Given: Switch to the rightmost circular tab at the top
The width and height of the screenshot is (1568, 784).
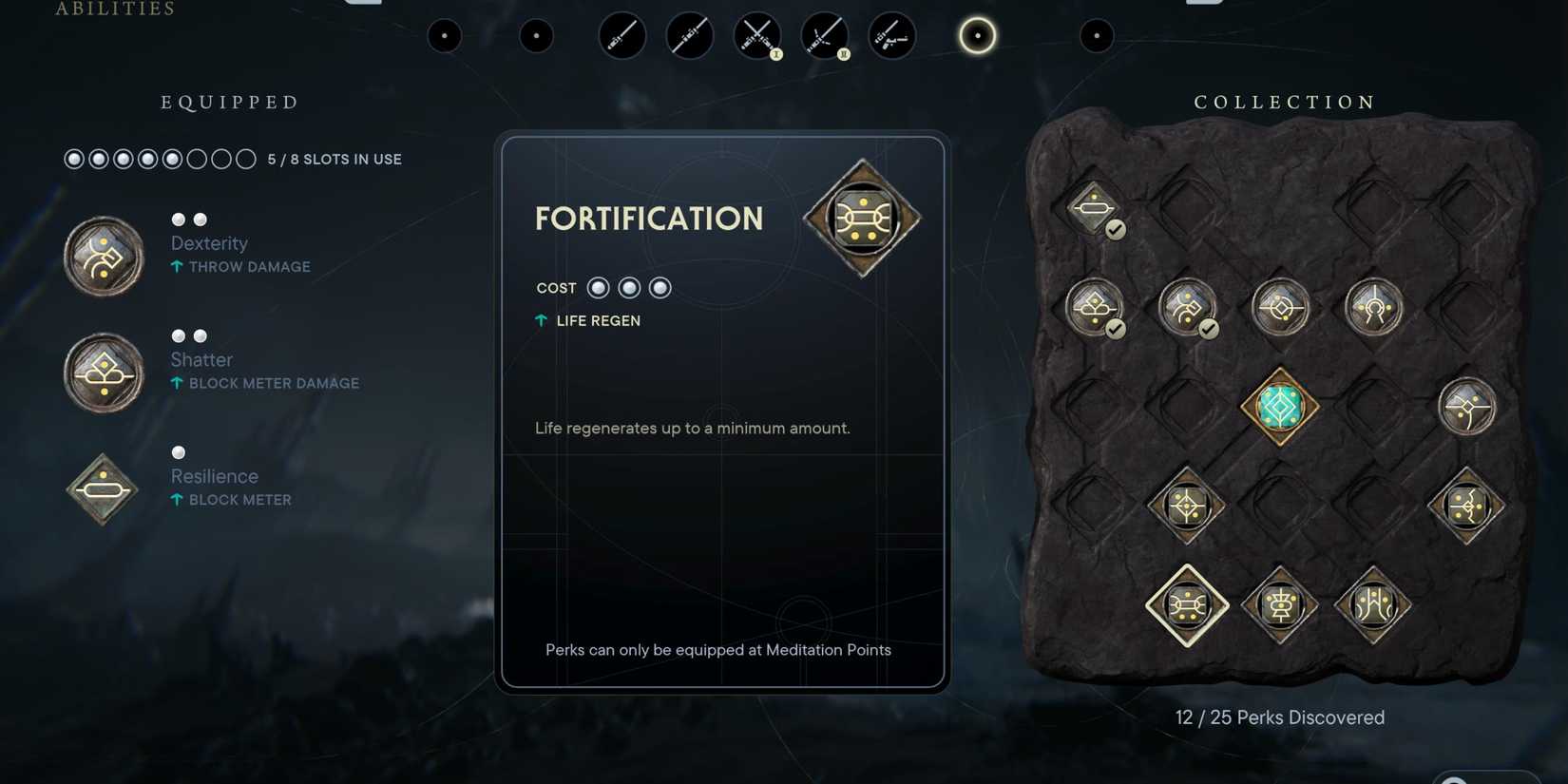Looking at the screenshot, I should [x=1098, y=36].
